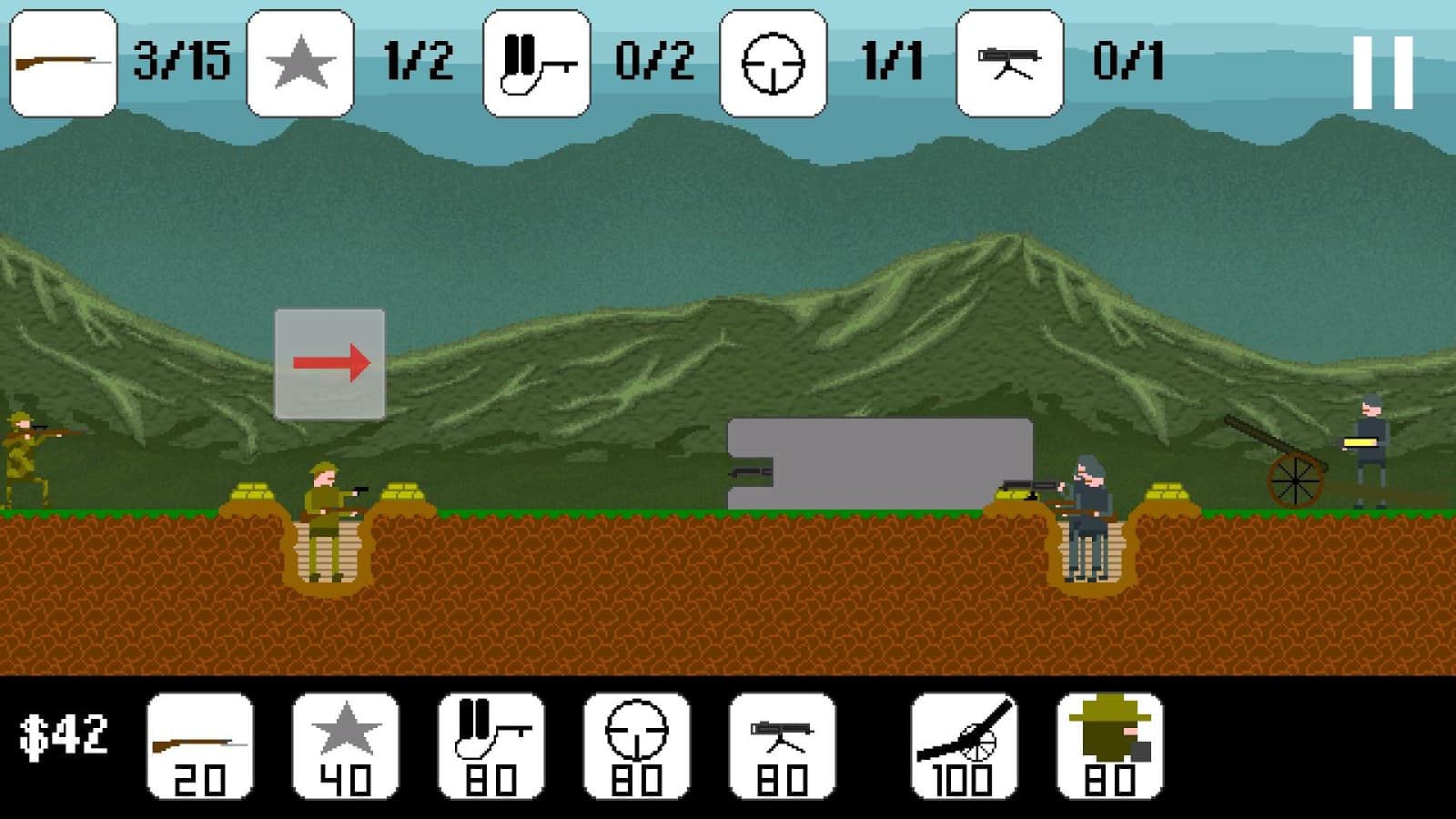Select the machine gun counter showing 0/1
Screen dimensions: 1456x819
pyautogui.click(x=1008, y=61)
